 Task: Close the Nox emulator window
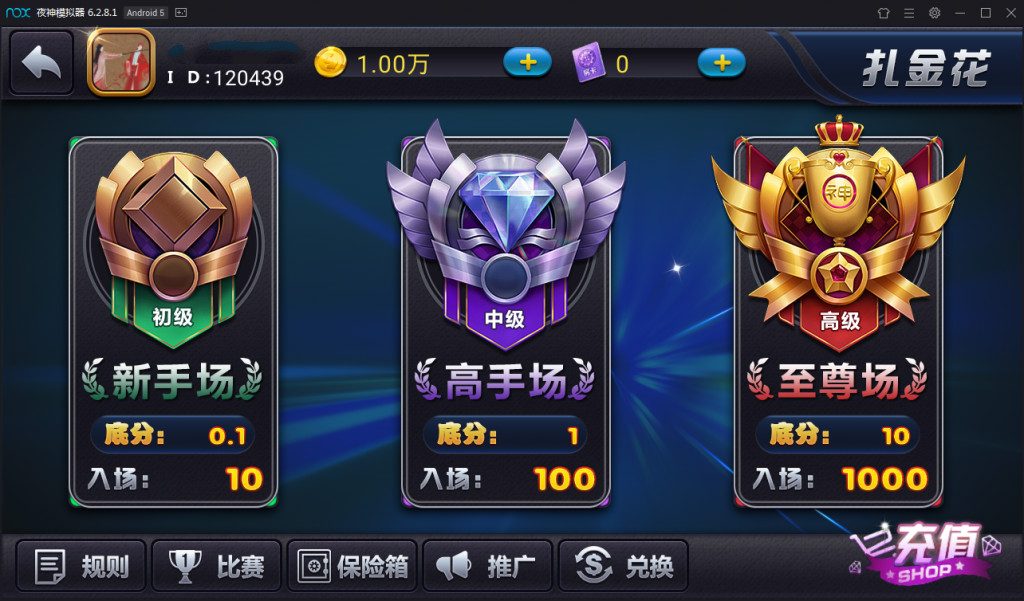point(1009,13)
